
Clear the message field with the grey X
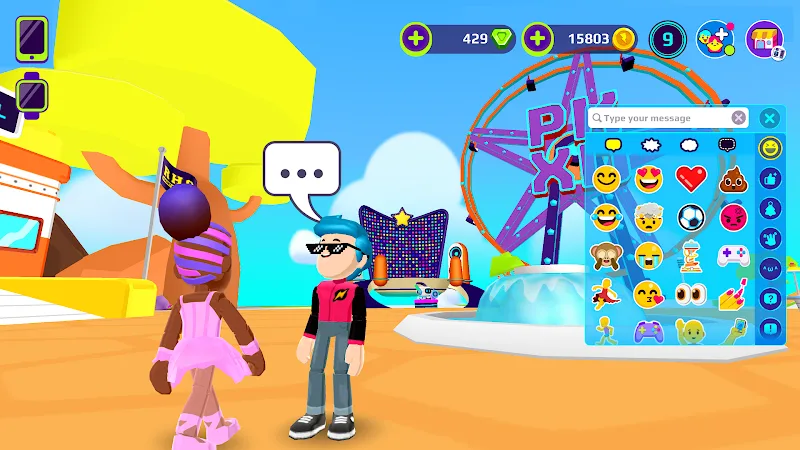738,118
